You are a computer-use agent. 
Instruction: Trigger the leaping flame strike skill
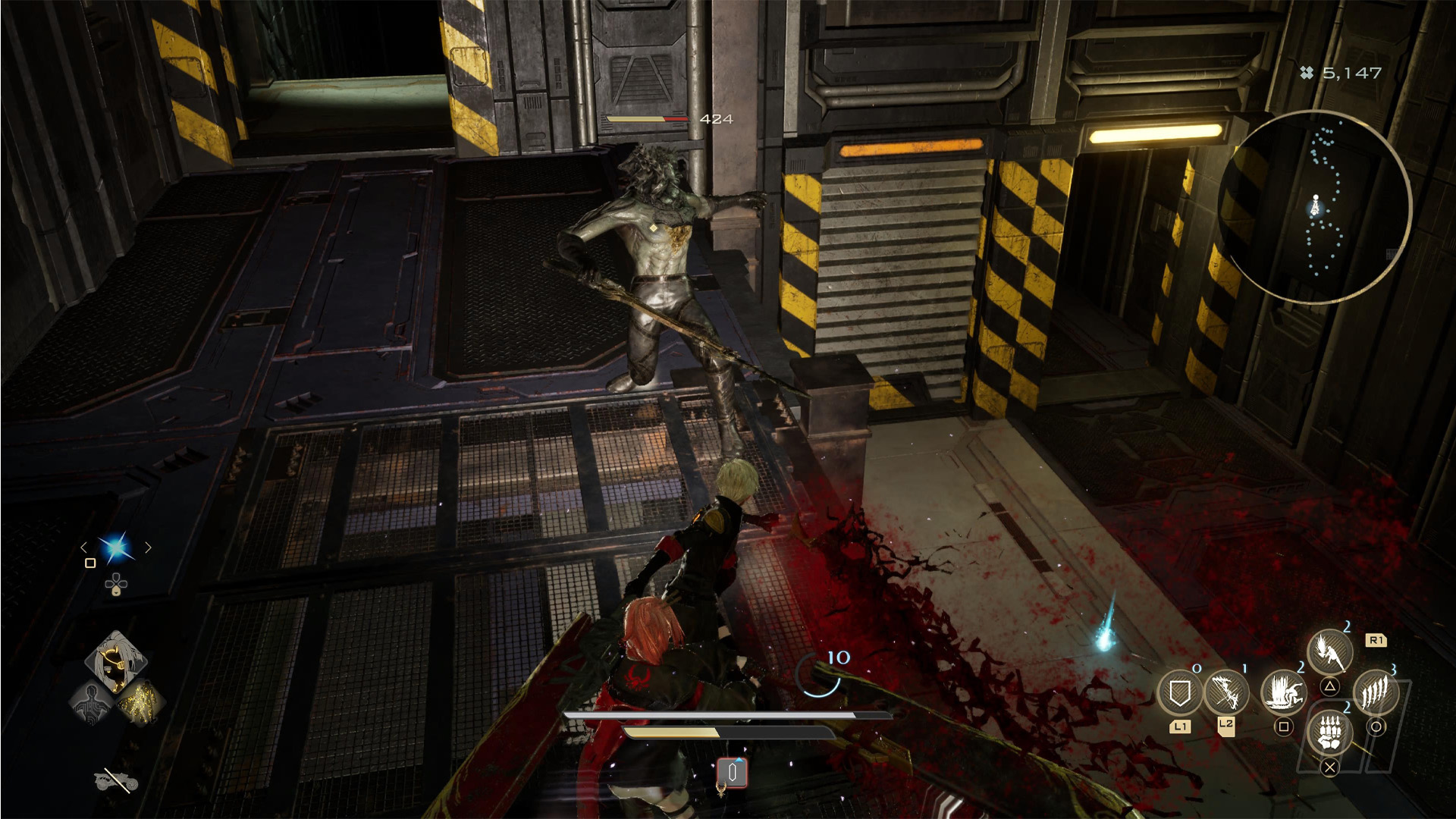tap(1329, 651)
